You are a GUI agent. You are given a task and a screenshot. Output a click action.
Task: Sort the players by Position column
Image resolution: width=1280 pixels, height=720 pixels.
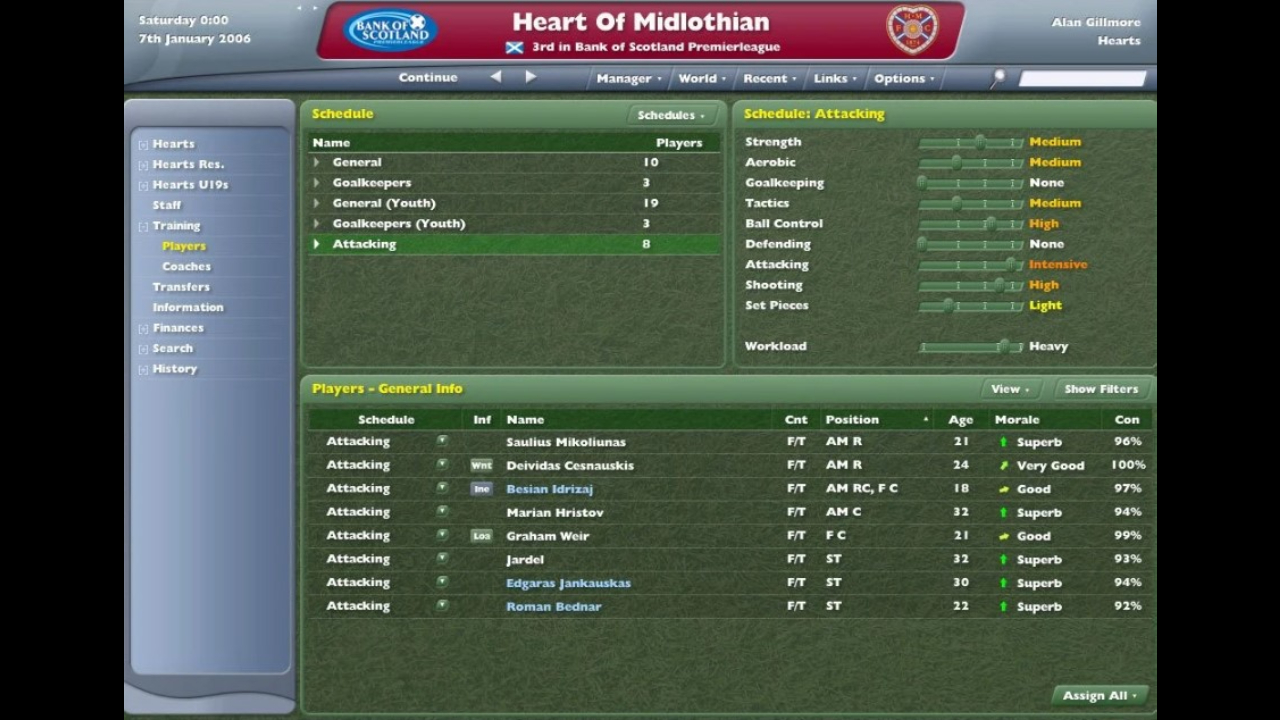(x=852, y=420)
